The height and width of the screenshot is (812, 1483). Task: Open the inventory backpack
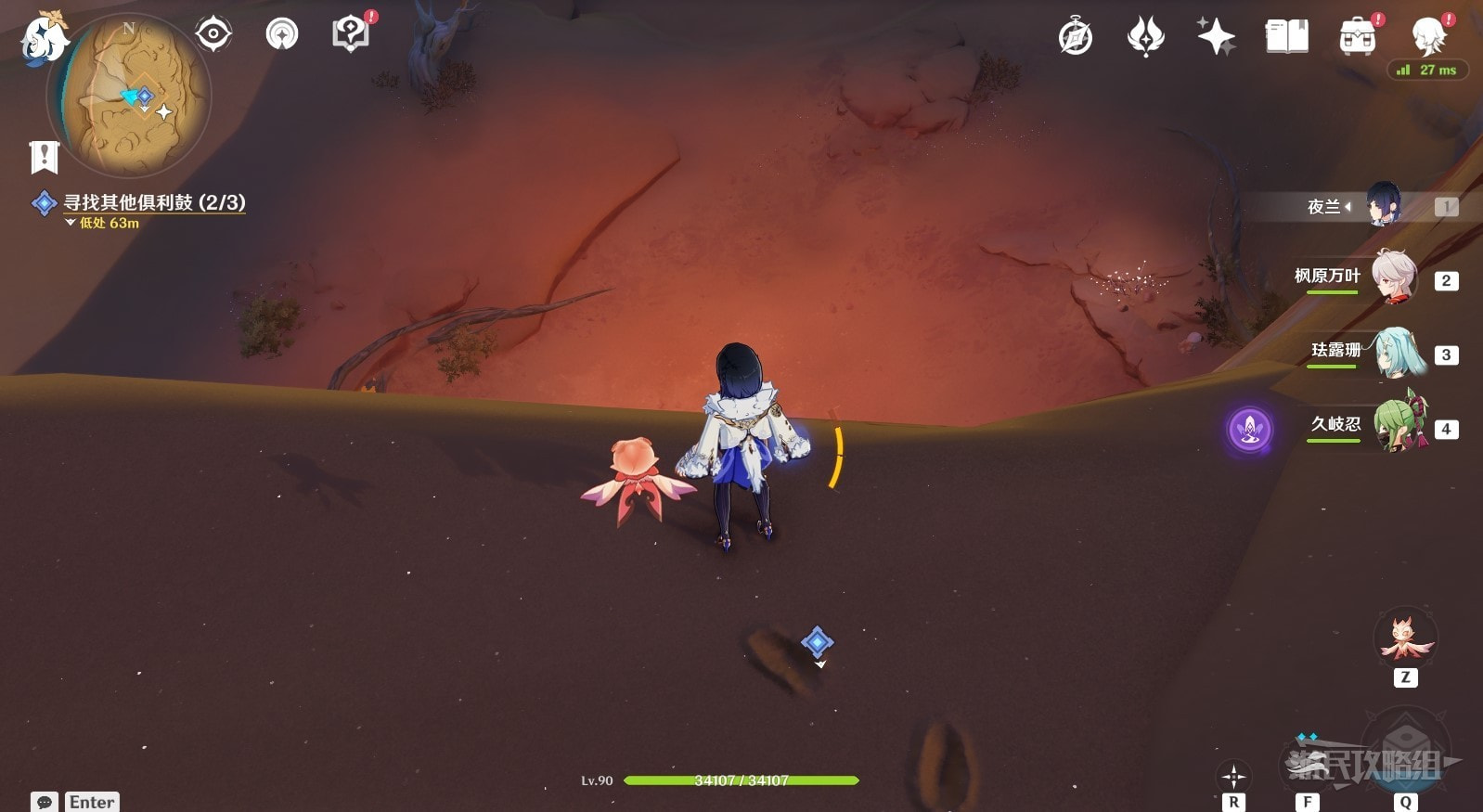[1357, 37]
